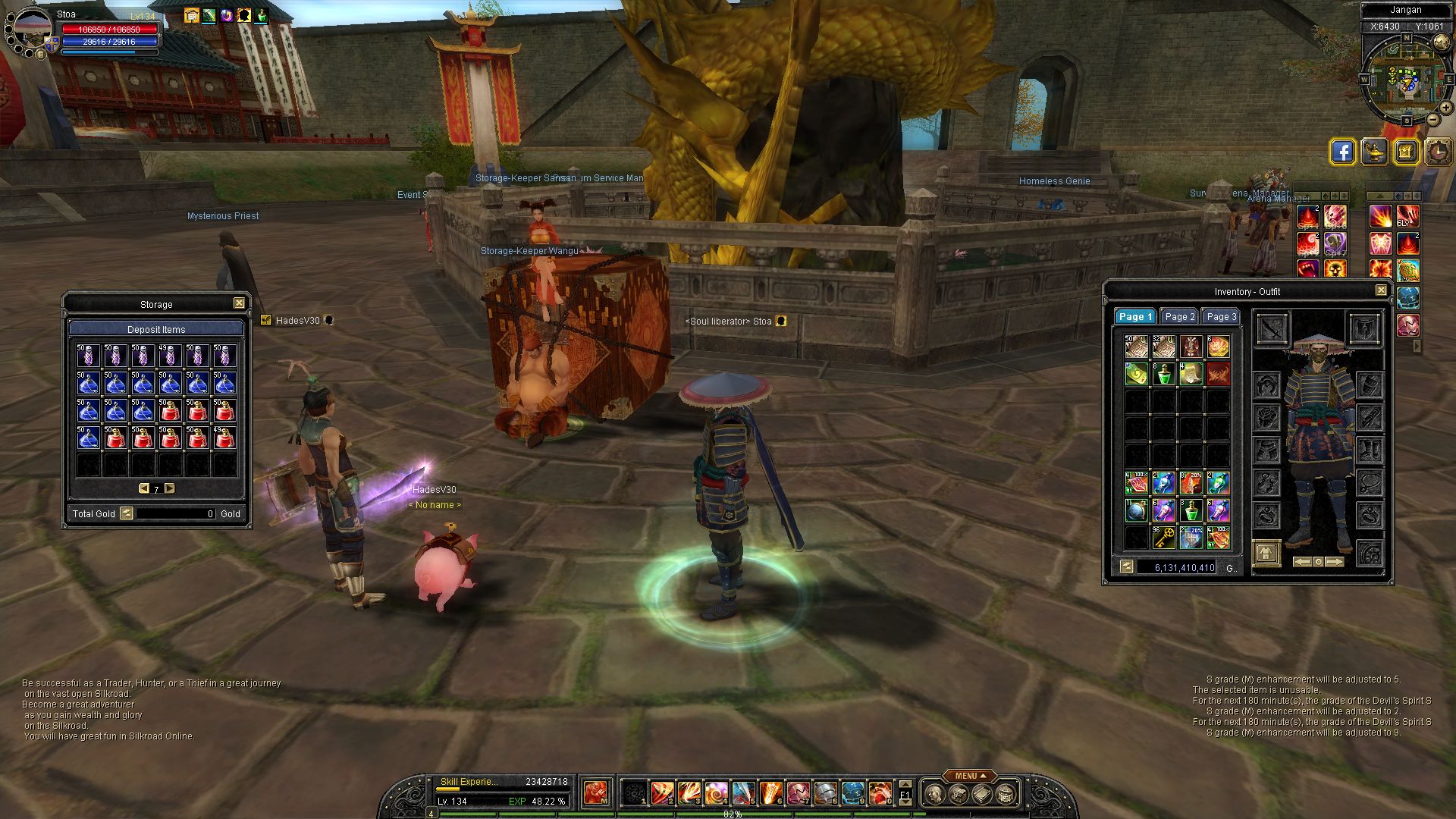Screen dimensions: 1456x819
Task: Select the golden key item in inventory
Action: tap(1163, 537)
